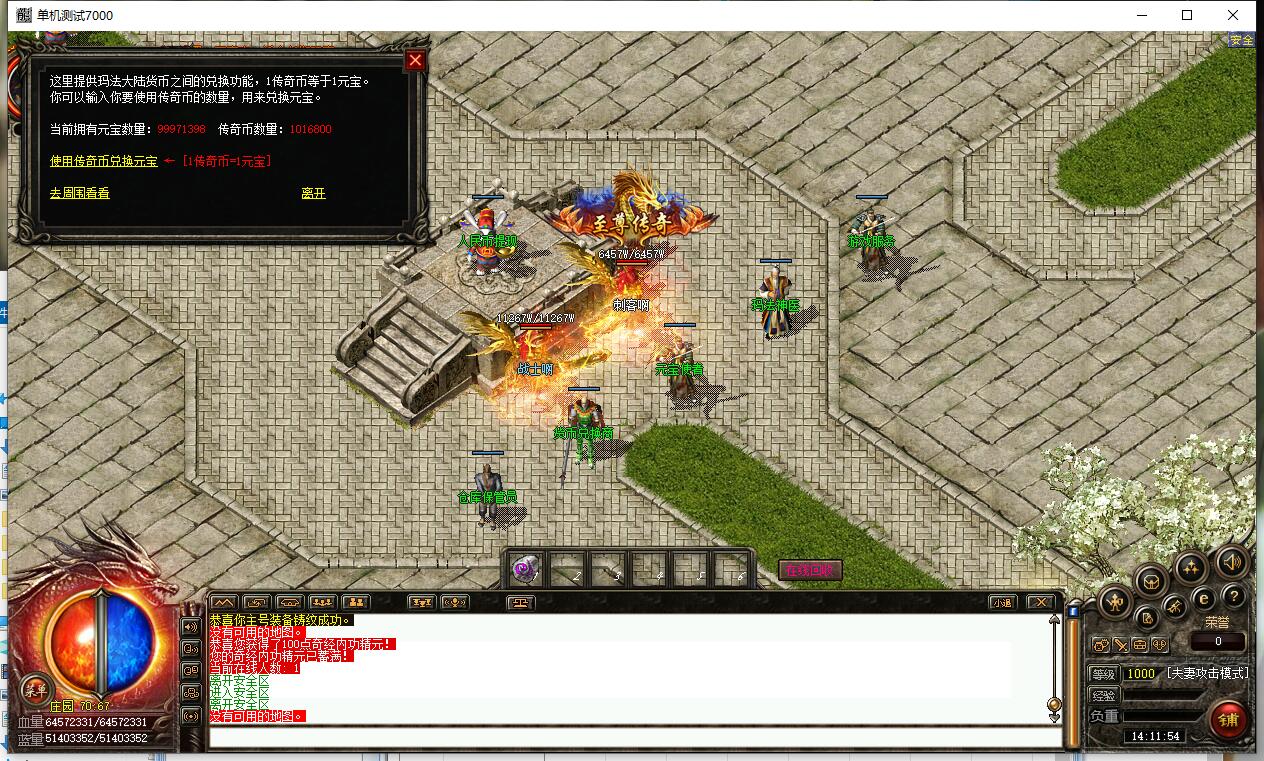Image resolution: width=1264 pixels, height=761 pixels.
Task: Click the round 'e' icon button
Action: click(x=1204, y=598)
